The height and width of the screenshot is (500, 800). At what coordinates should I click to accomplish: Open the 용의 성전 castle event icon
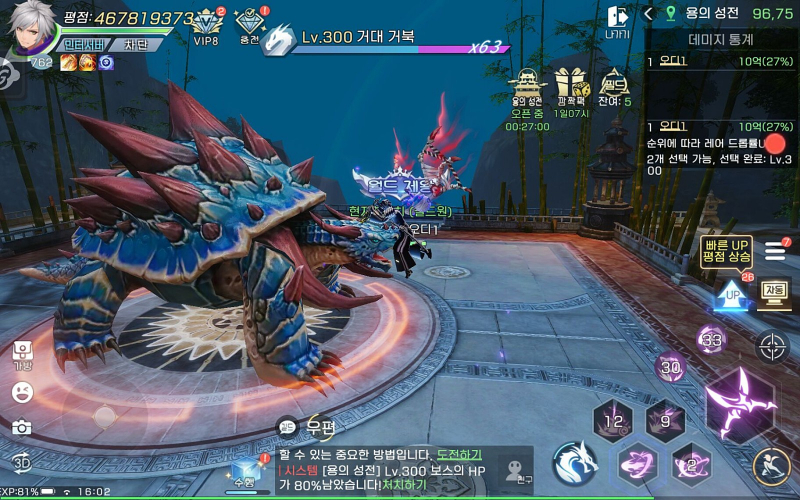(526, 87)
